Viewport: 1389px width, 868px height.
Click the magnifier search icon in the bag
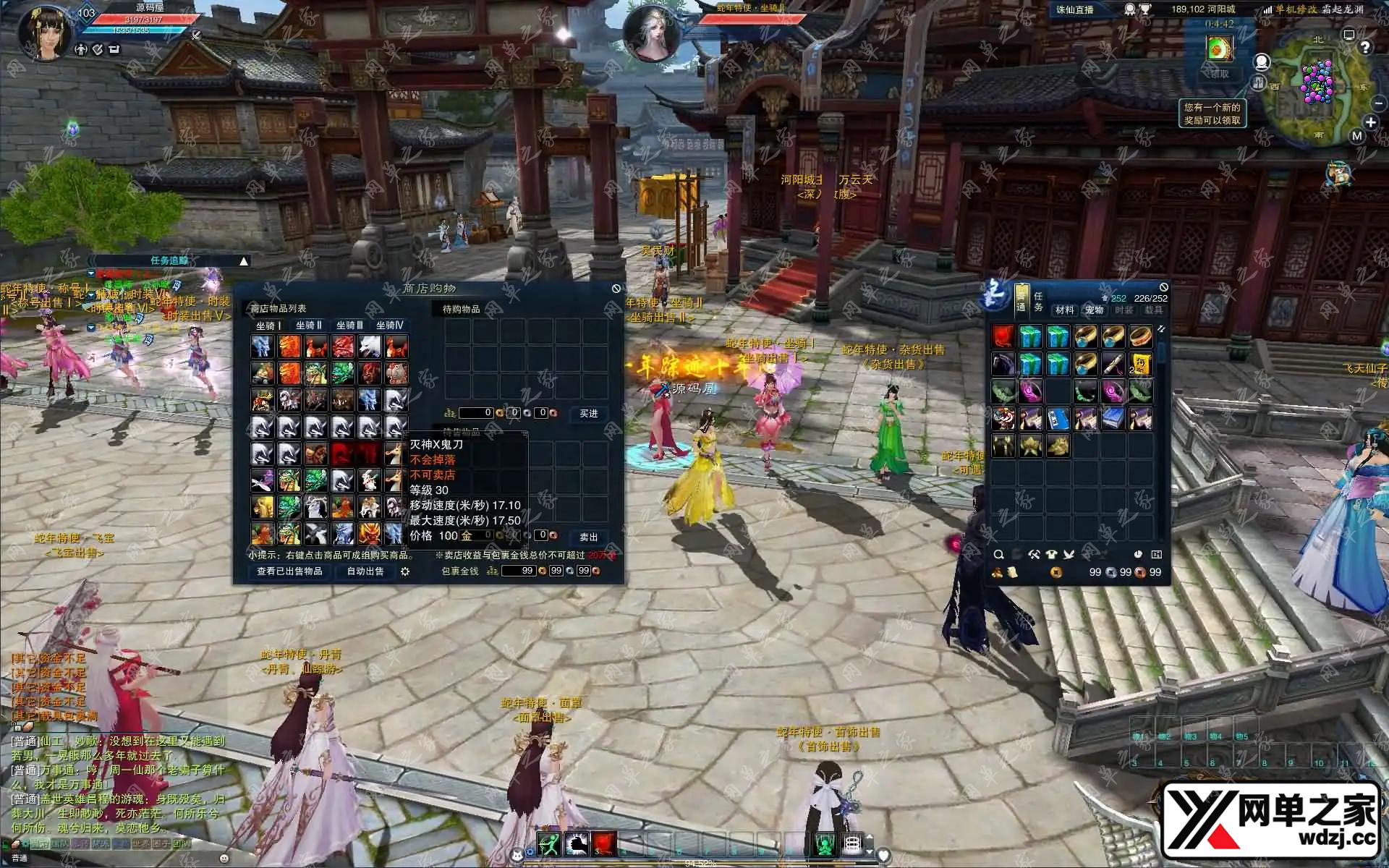point(998,555)
